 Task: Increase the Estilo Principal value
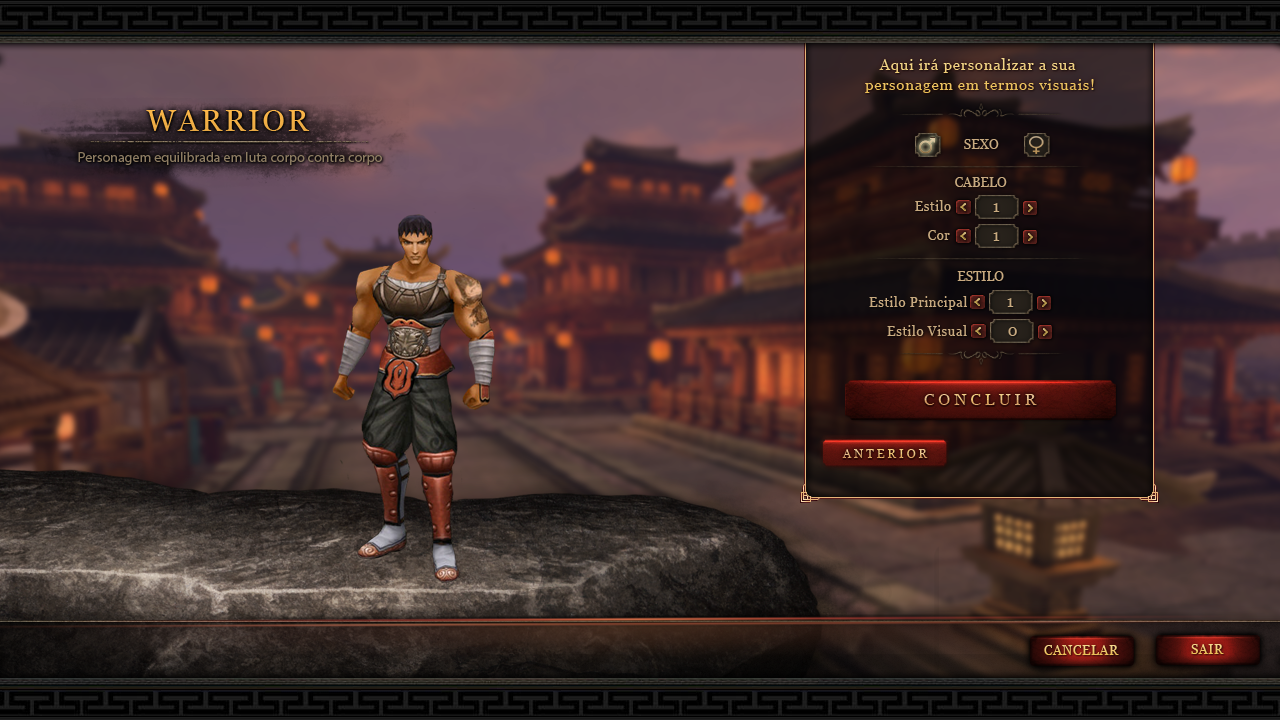pos(1044,302)
